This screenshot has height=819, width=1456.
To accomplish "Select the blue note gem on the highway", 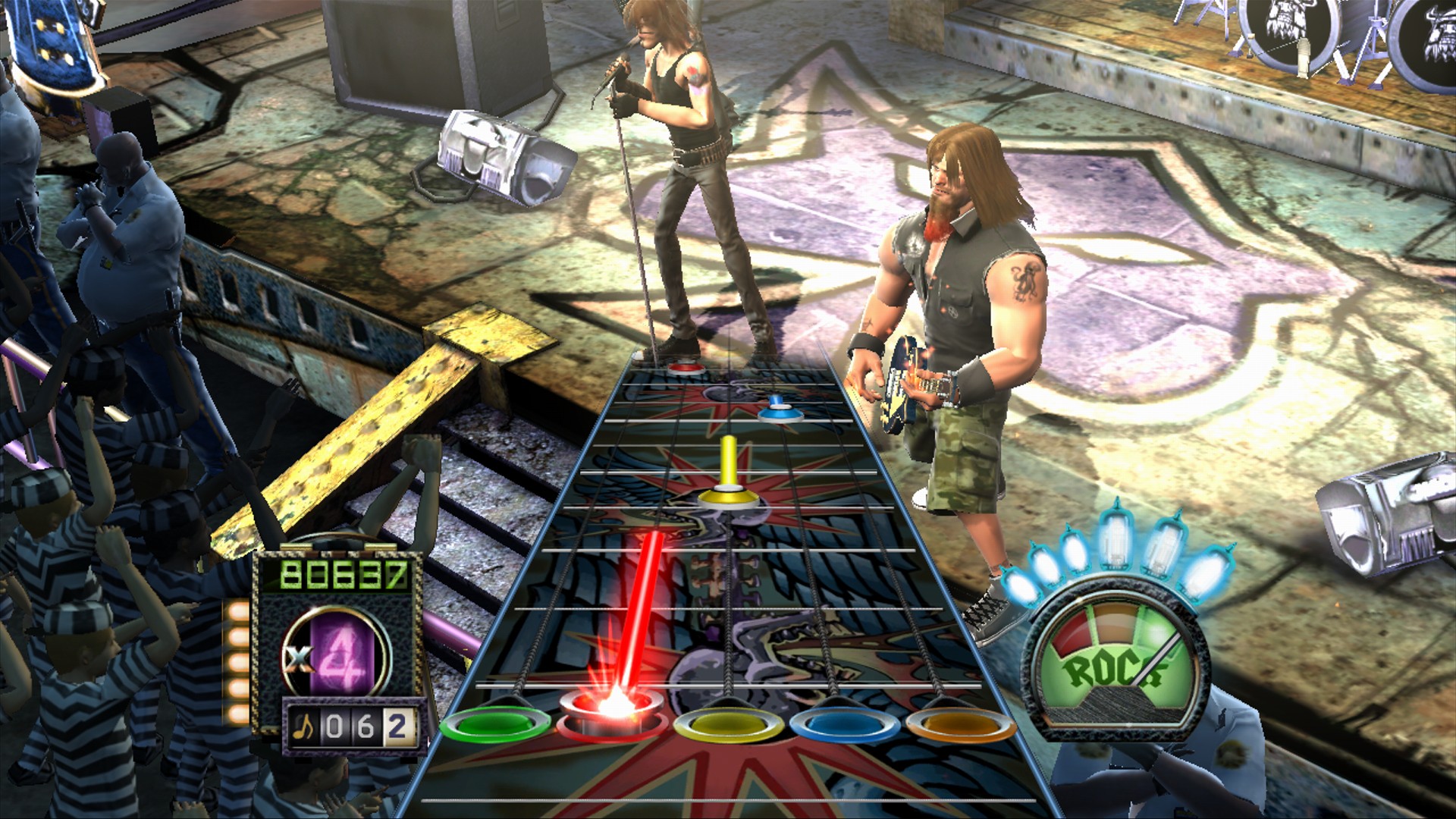I will (776, 411).
